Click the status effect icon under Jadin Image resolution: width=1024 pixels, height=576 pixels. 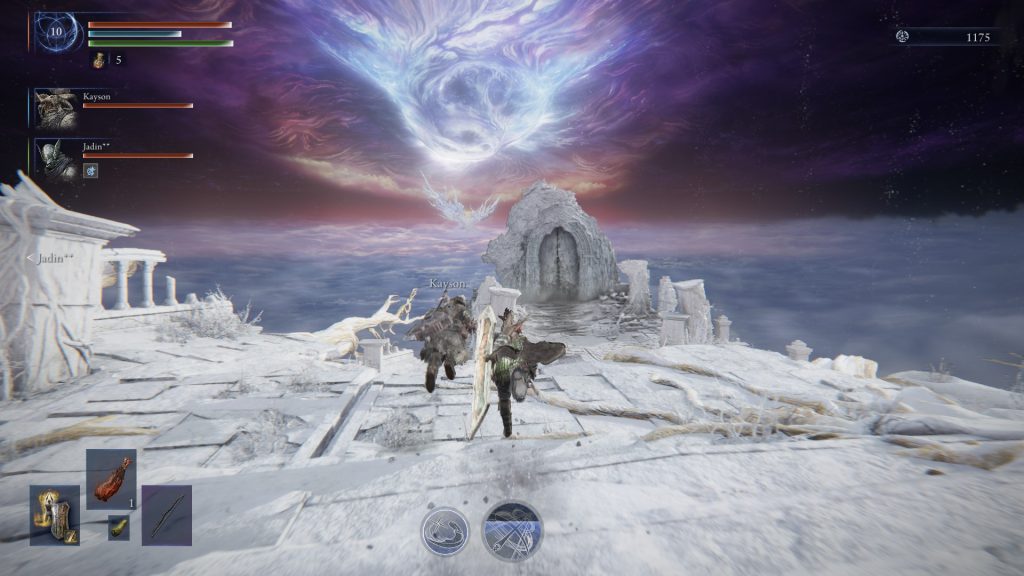90,171
